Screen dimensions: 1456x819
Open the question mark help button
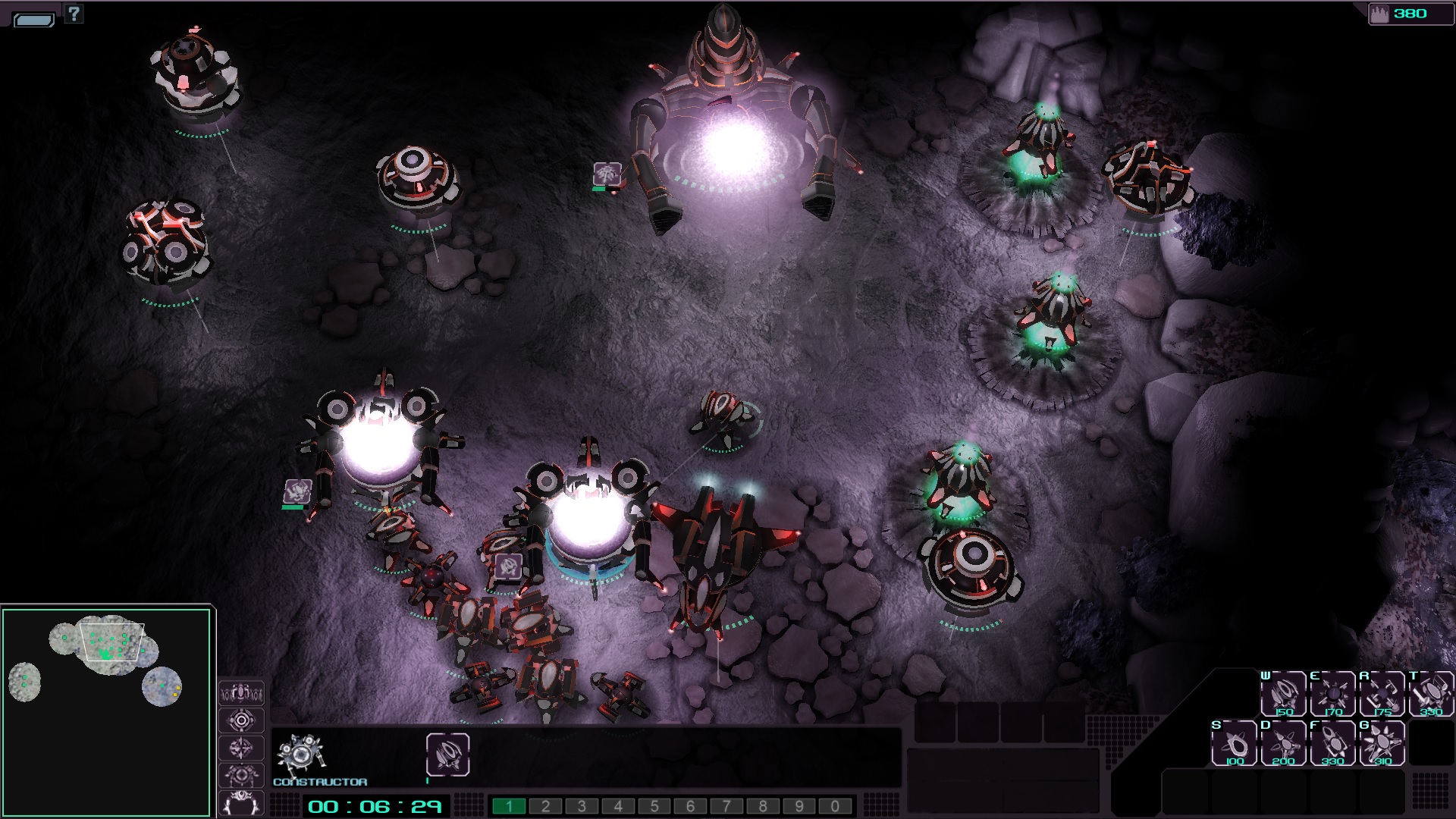(x=74, y=13)
